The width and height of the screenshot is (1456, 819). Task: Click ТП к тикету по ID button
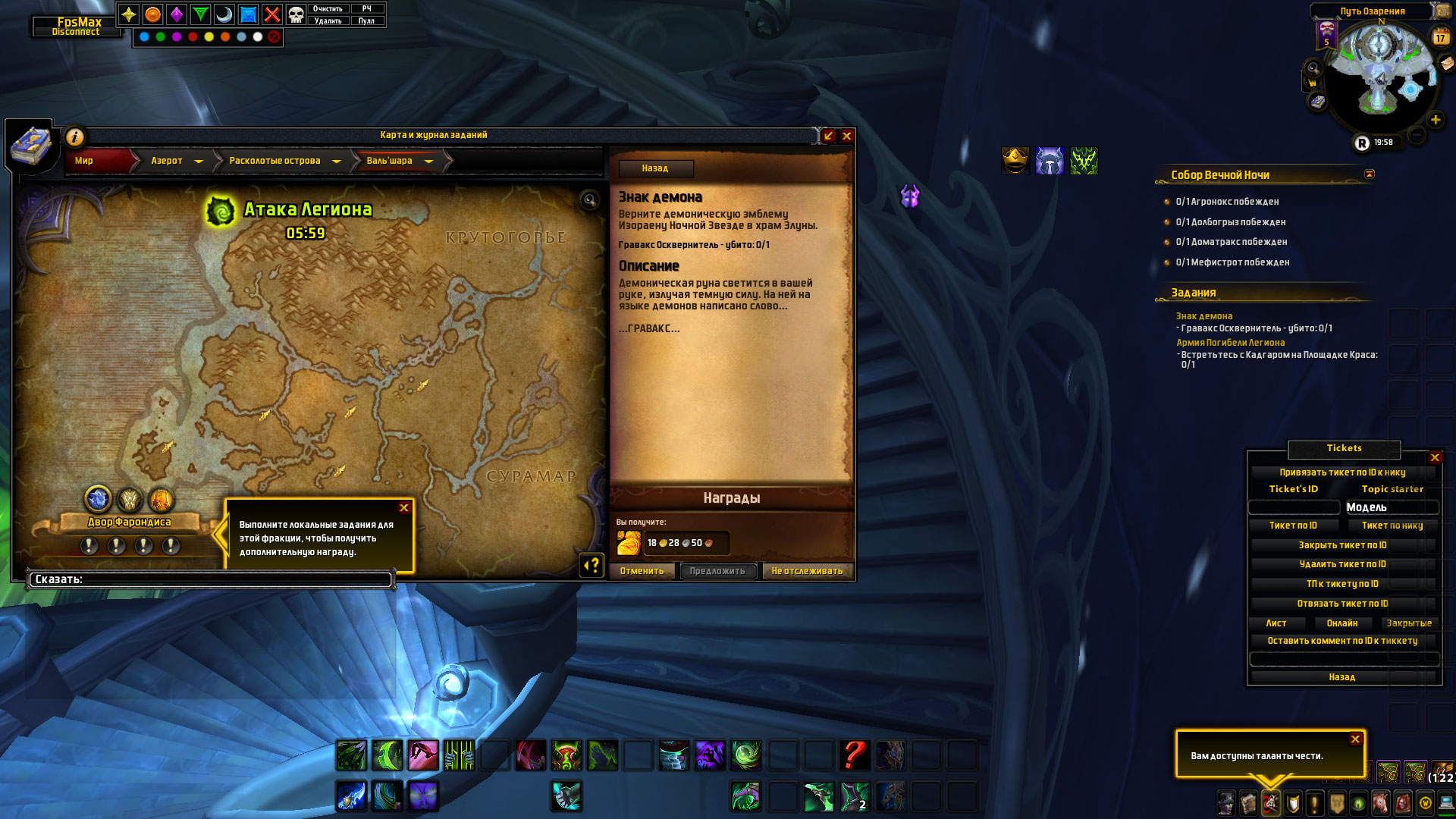pos(1342,584)
